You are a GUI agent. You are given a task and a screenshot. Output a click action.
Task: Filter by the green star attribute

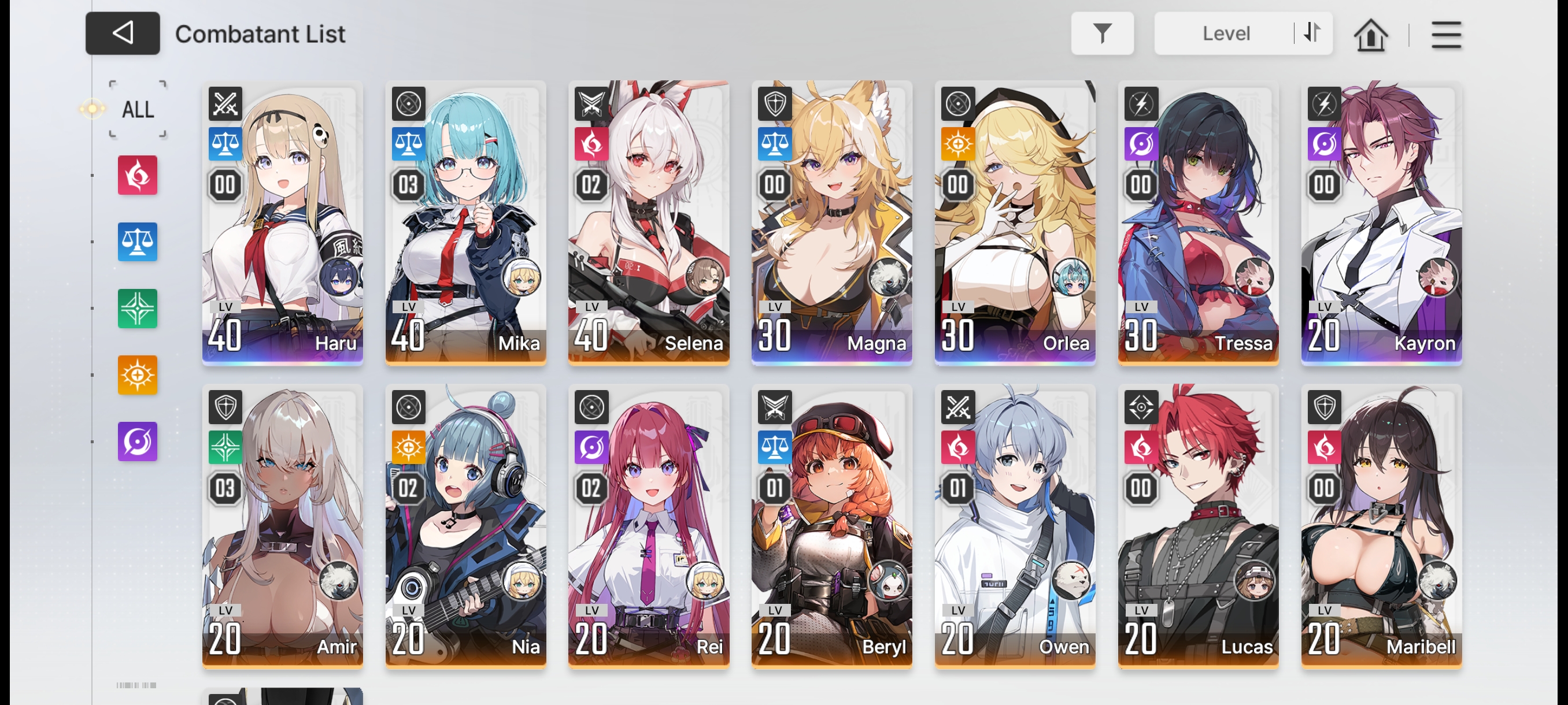coord(138,309)
